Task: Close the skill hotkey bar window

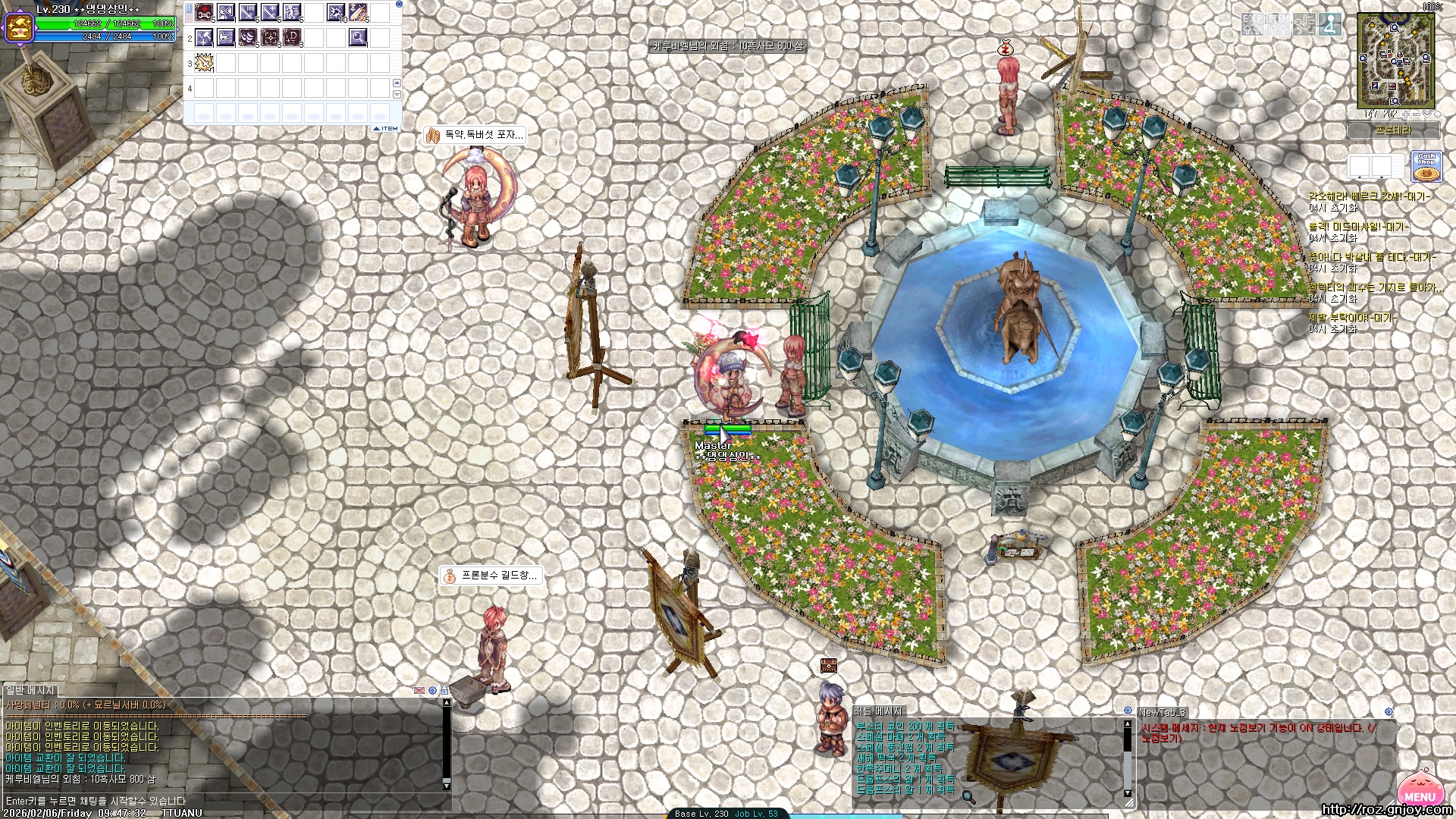Action: click(x=399, y=5)
